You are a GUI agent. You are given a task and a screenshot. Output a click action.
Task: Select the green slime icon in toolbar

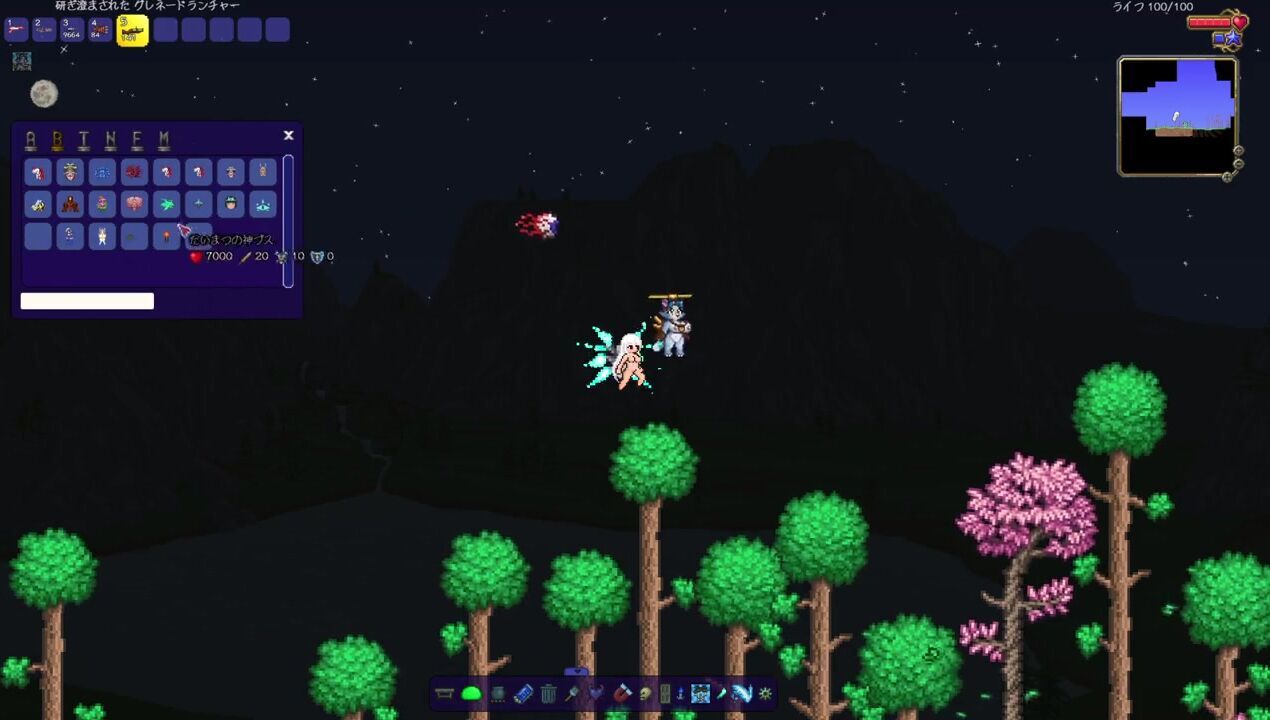[471, 693]
